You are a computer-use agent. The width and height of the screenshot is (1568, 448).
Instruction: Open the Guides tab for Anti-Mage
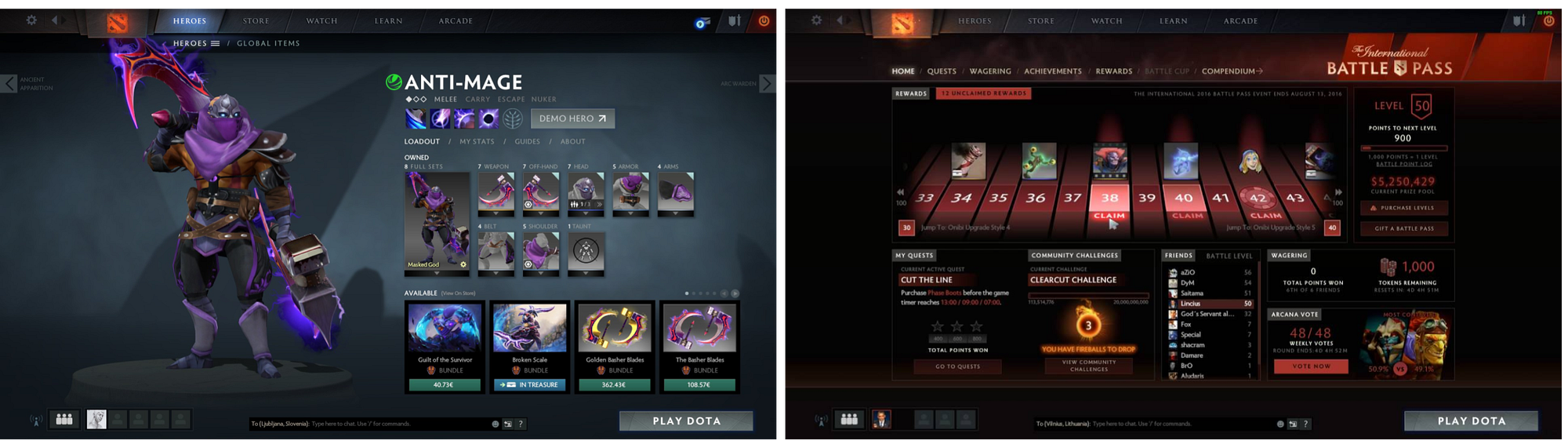[x=527, y=142]
